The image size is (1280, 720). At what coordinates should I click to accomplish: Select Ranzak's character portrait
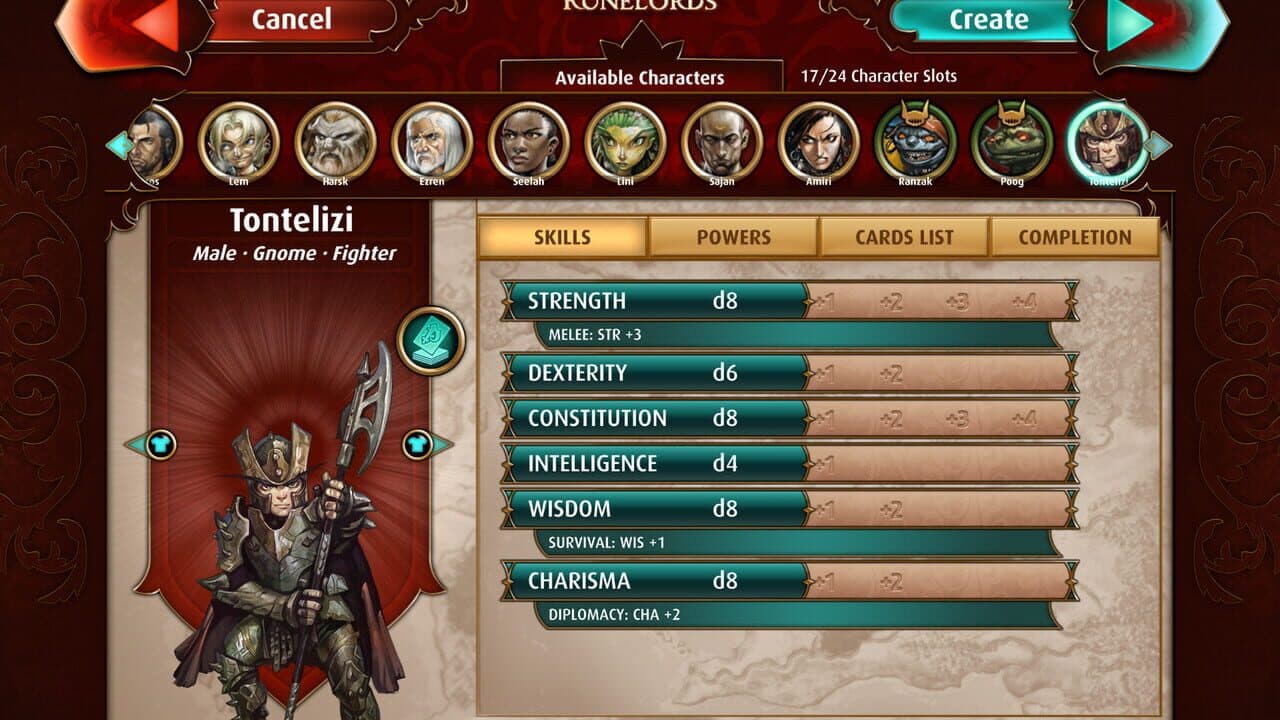pos(917,144)
